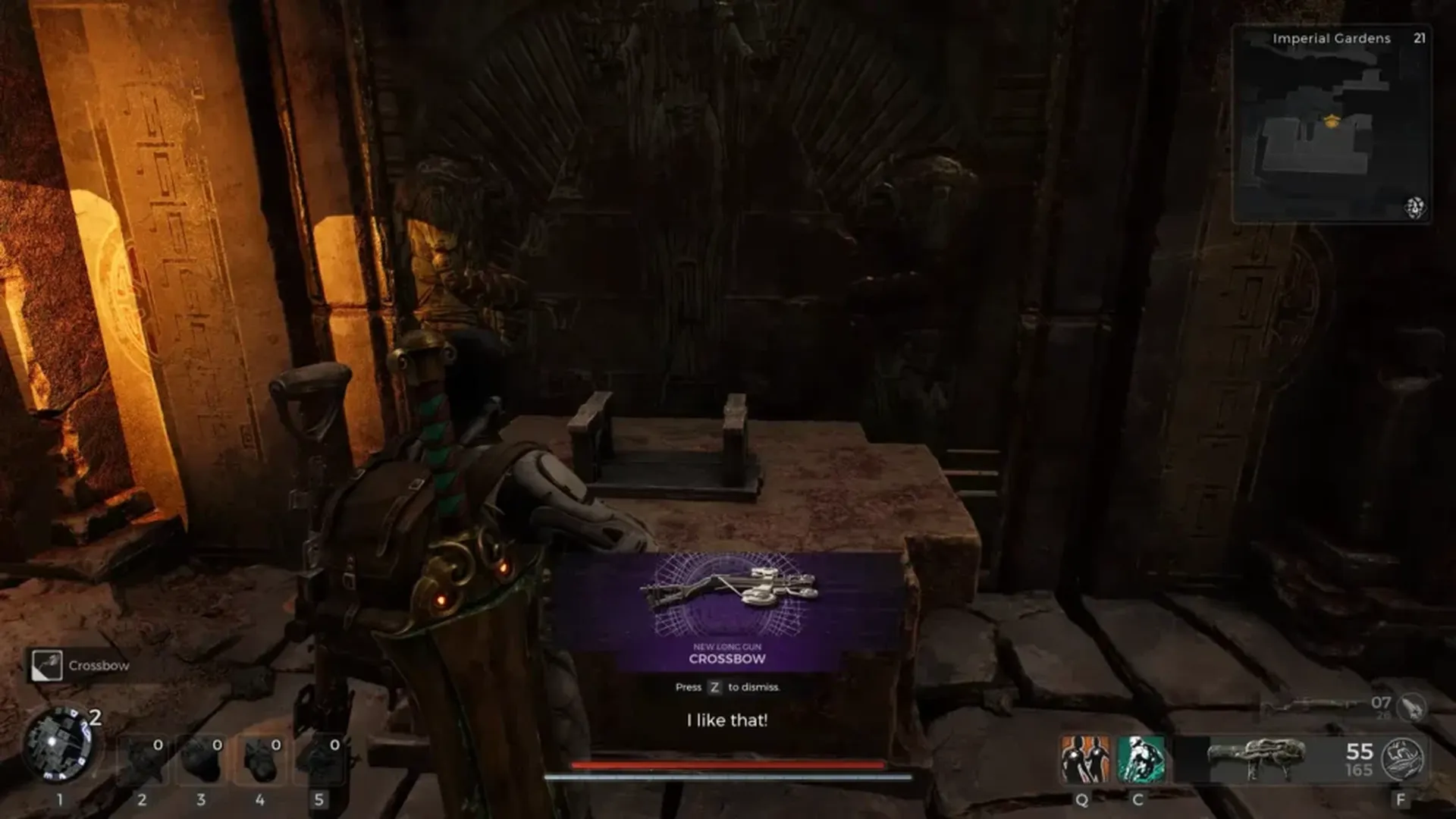
Task: Select the Crossbow pickup icon
Action: pos(47,665)
